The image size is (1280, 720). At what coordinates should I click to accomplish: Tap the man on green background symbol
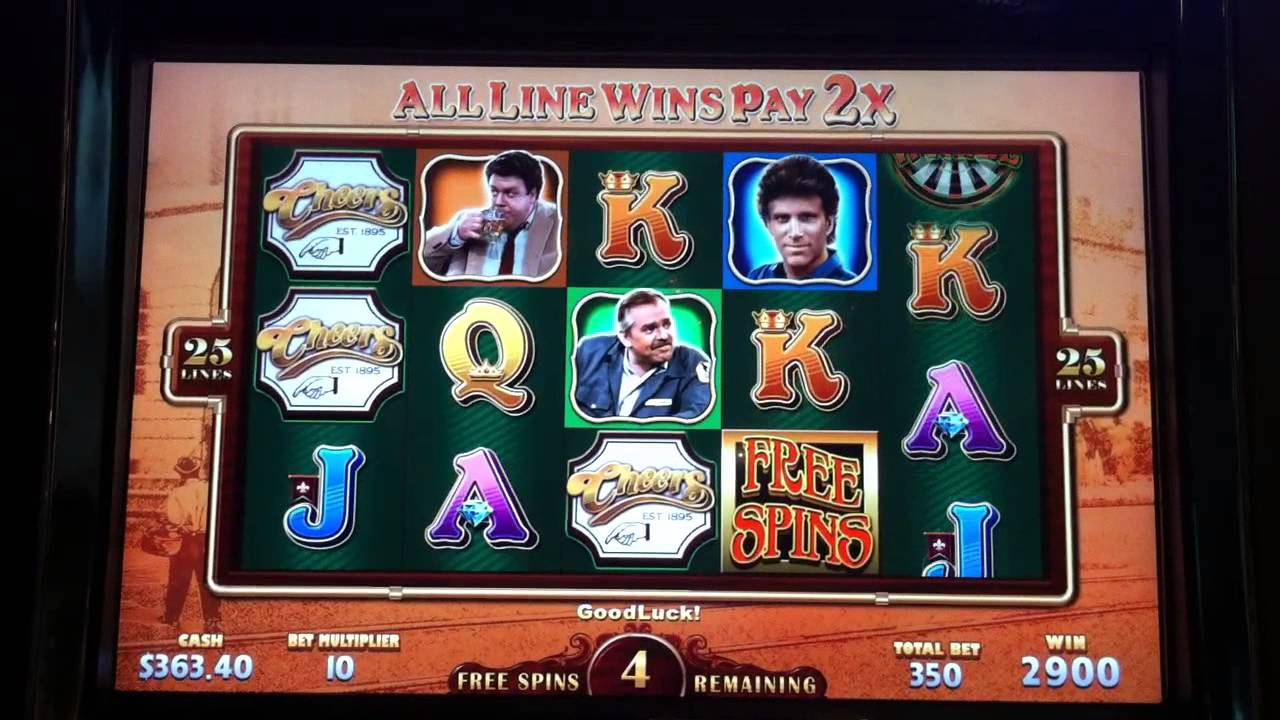[x=644, y=358]
